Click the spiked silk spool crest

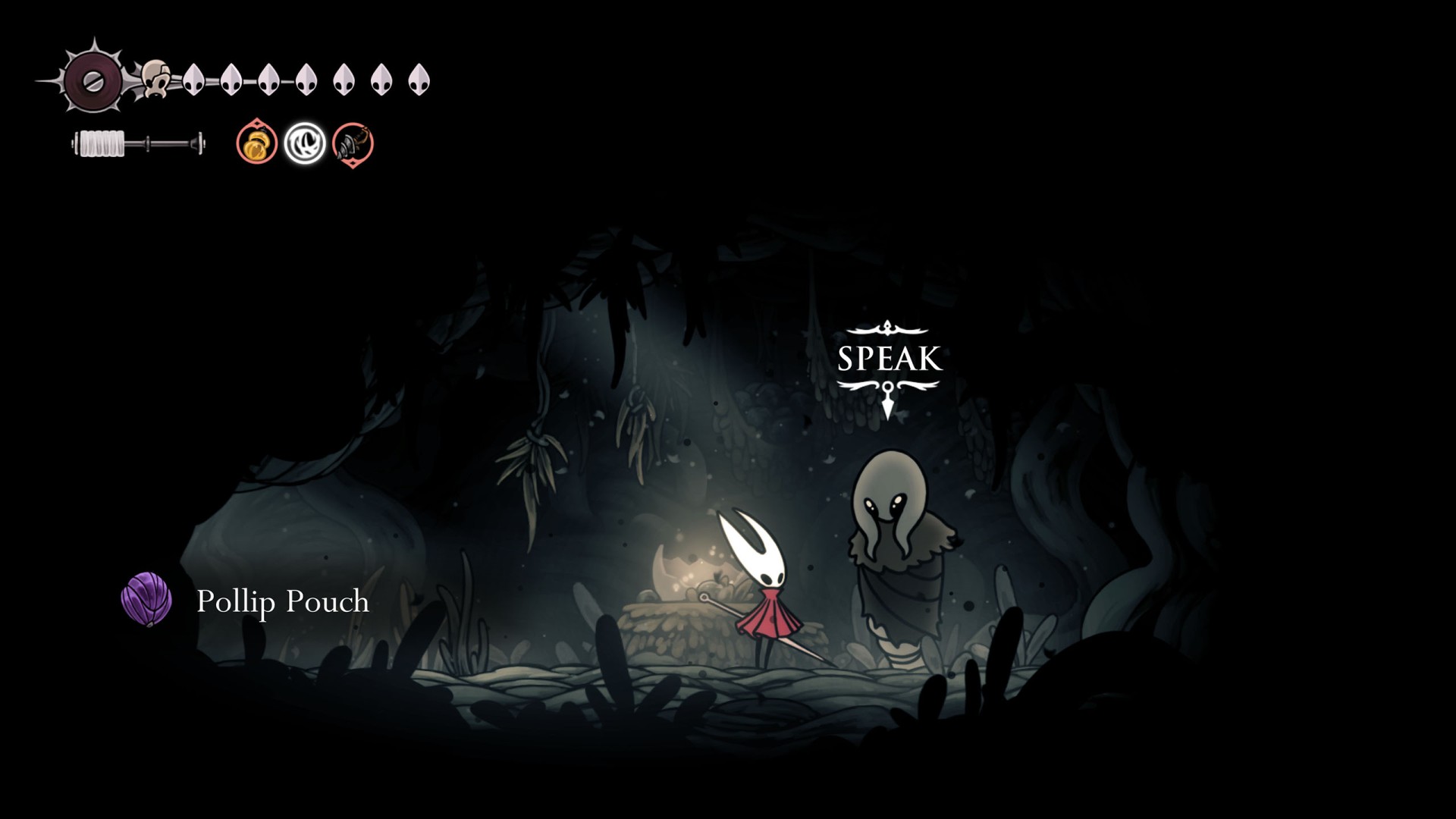coord(93,80)
